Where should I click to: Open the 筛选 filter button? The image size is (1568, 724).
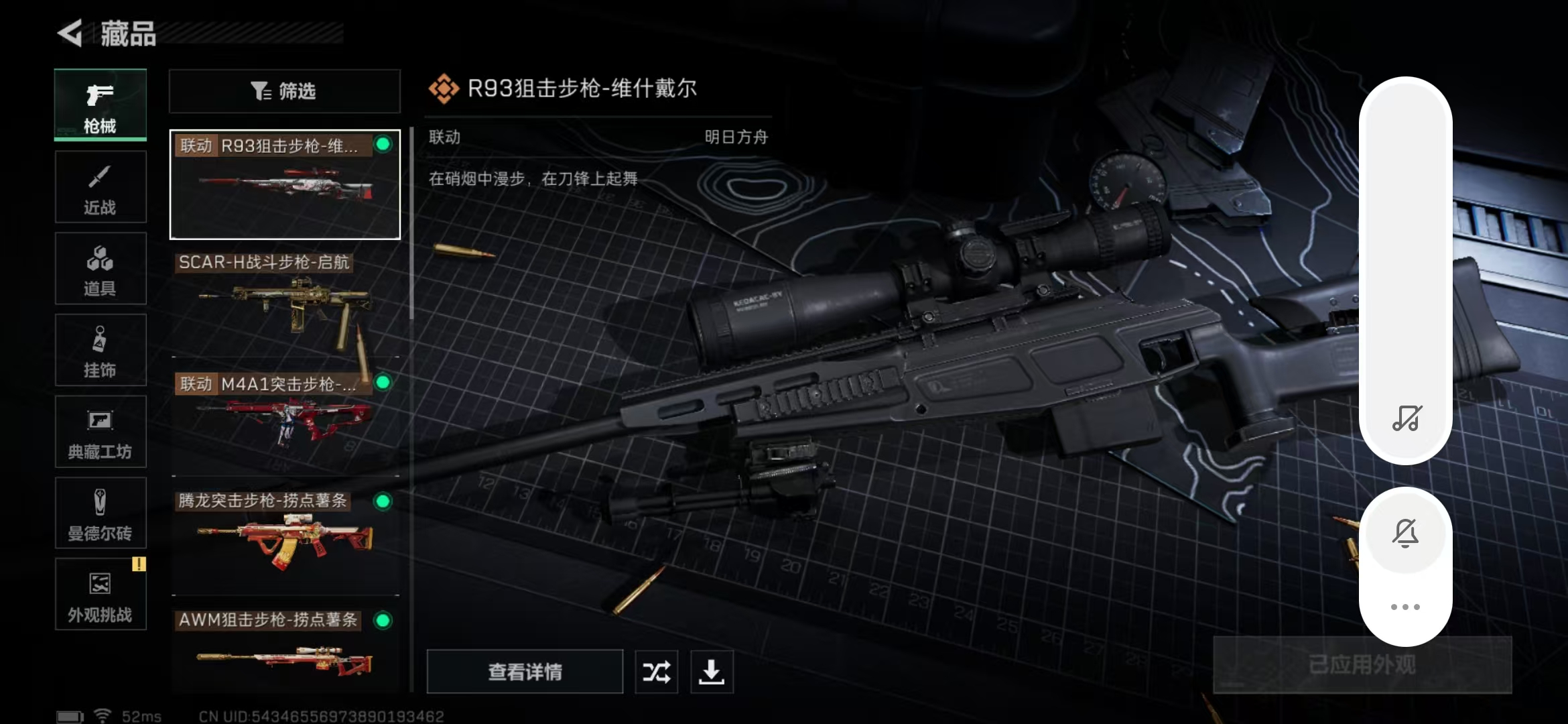[285, 91]
